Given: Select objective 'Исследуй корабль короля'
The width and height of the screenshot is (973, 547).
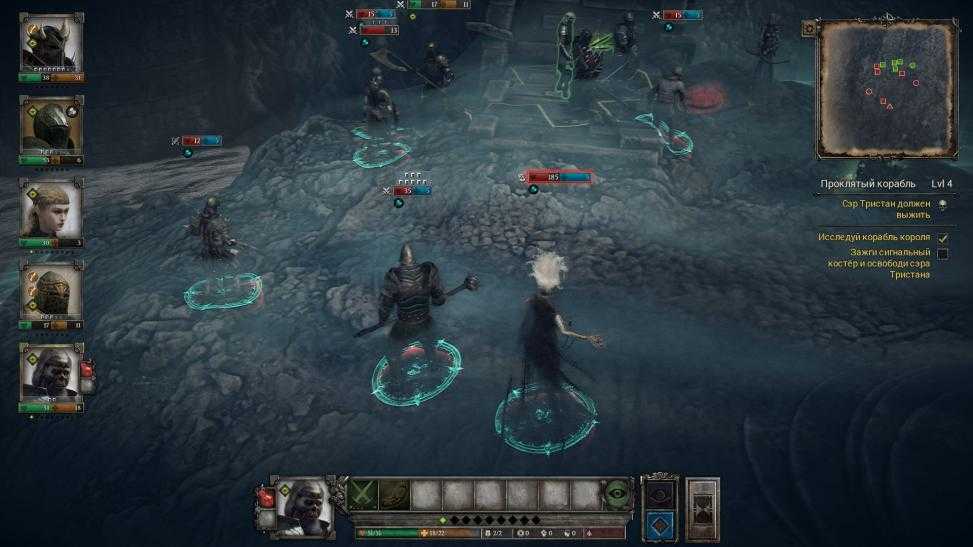Looking at the screenshot, I should coord(874,237).
